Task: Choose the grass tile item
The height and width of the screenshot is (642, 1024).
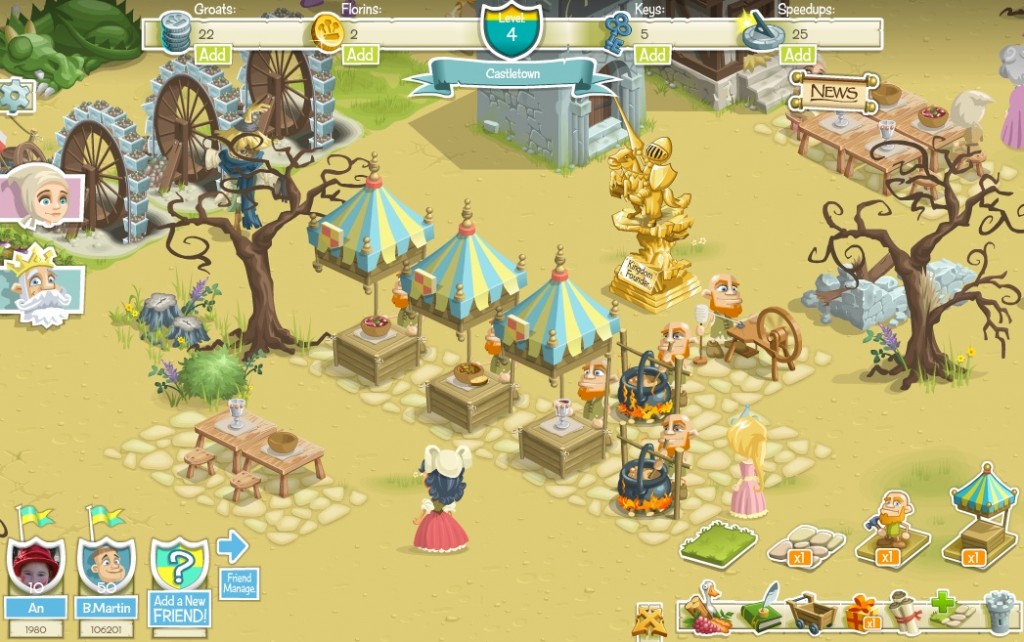Action: 718,545
